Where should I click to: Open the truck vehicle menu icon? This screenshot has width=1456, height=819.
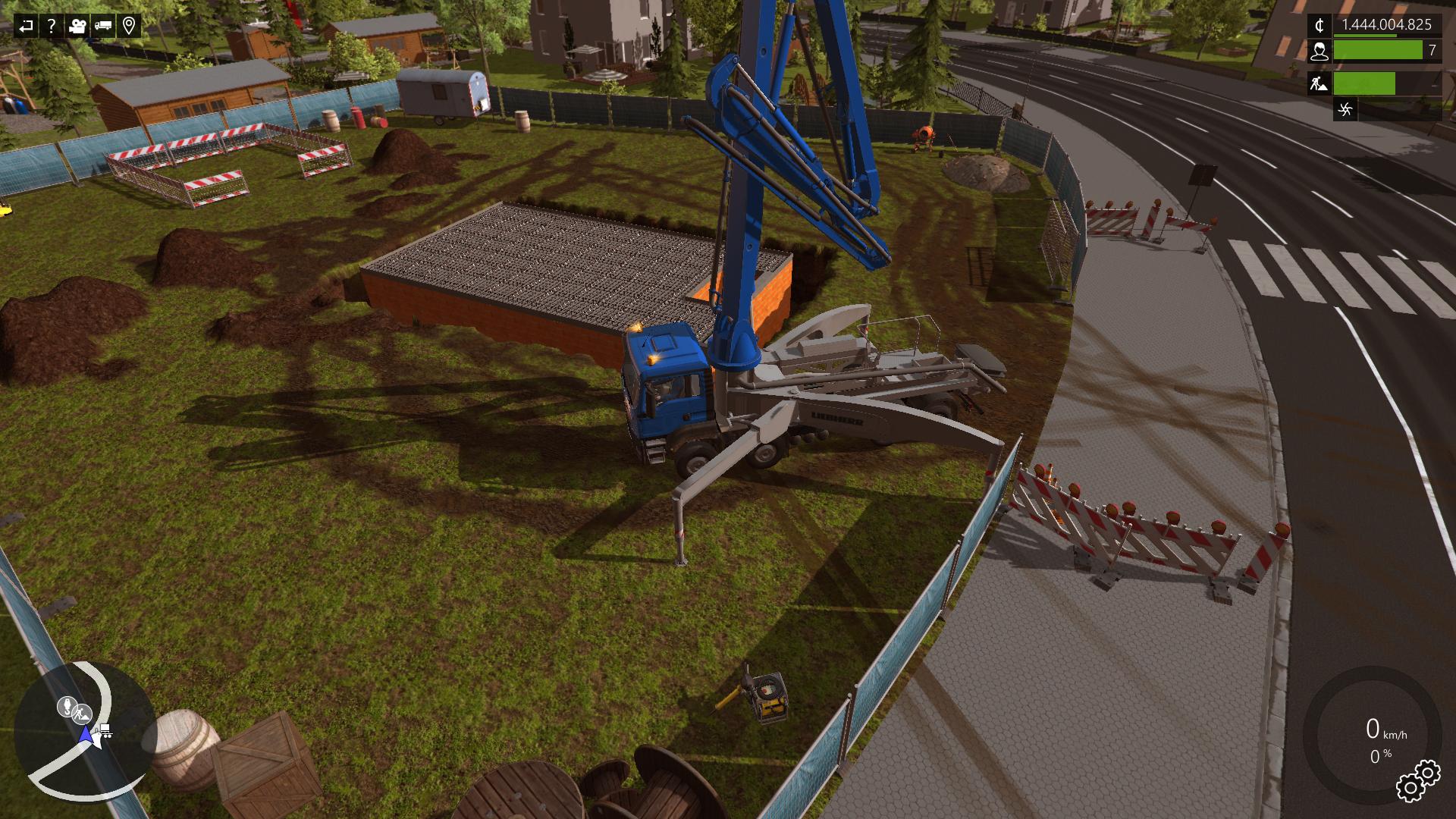coord(103,27)
